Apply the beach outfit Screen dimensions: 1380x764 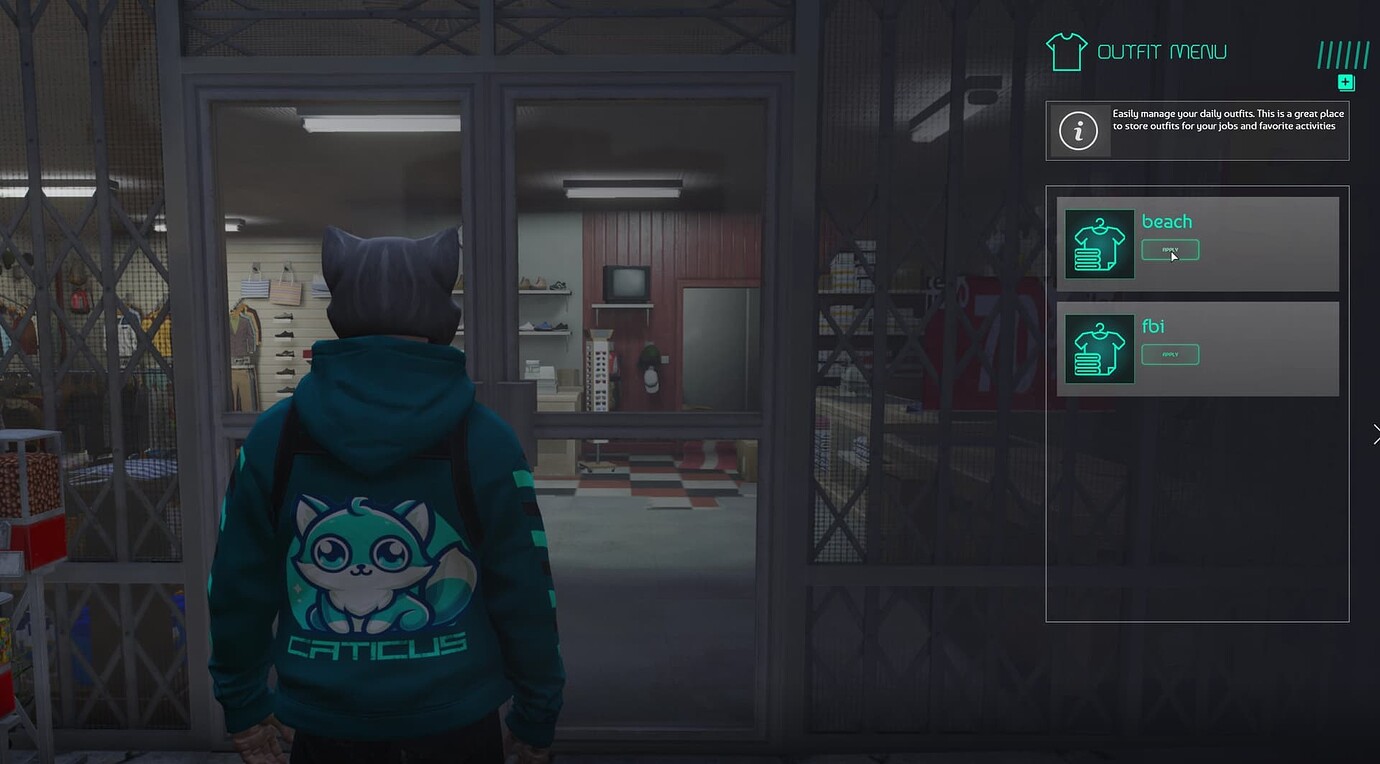[x=1170, y=250]
